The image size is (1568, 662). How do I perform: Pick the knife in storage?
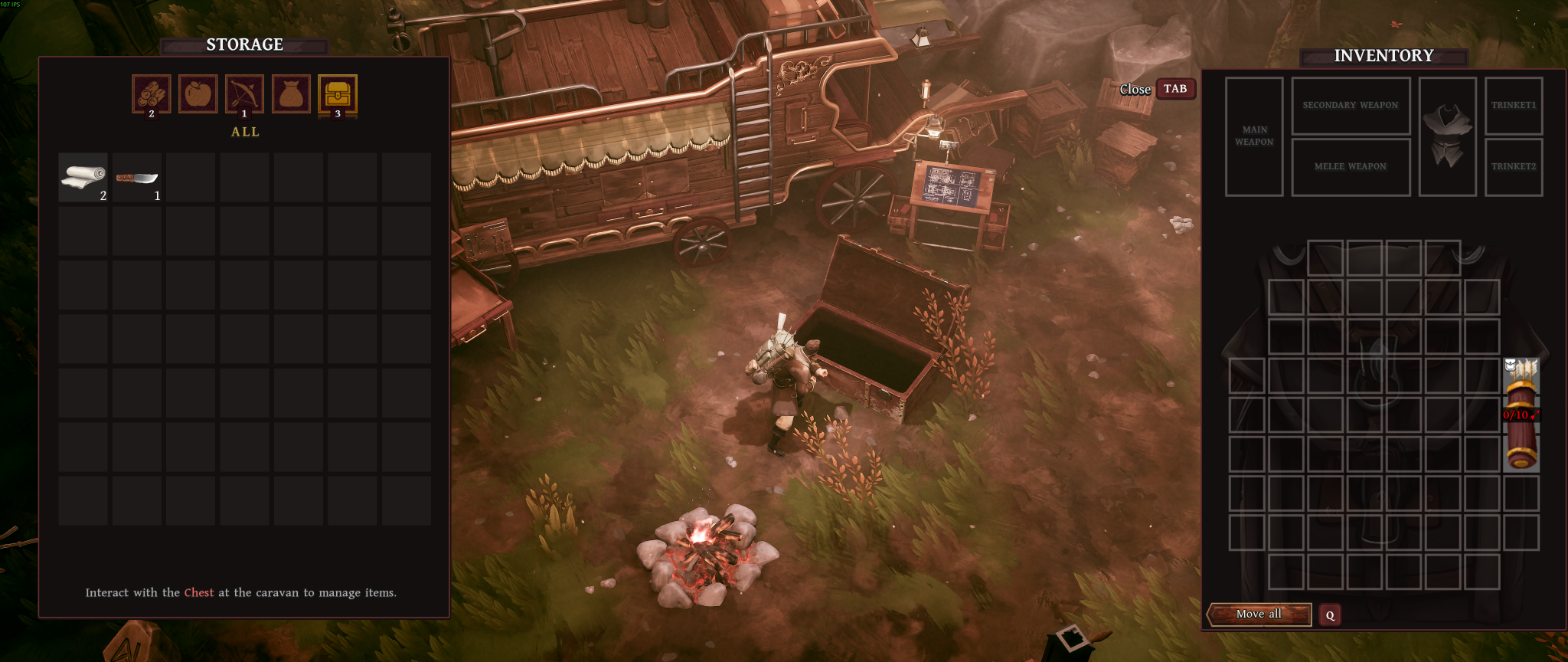(137, 178)
